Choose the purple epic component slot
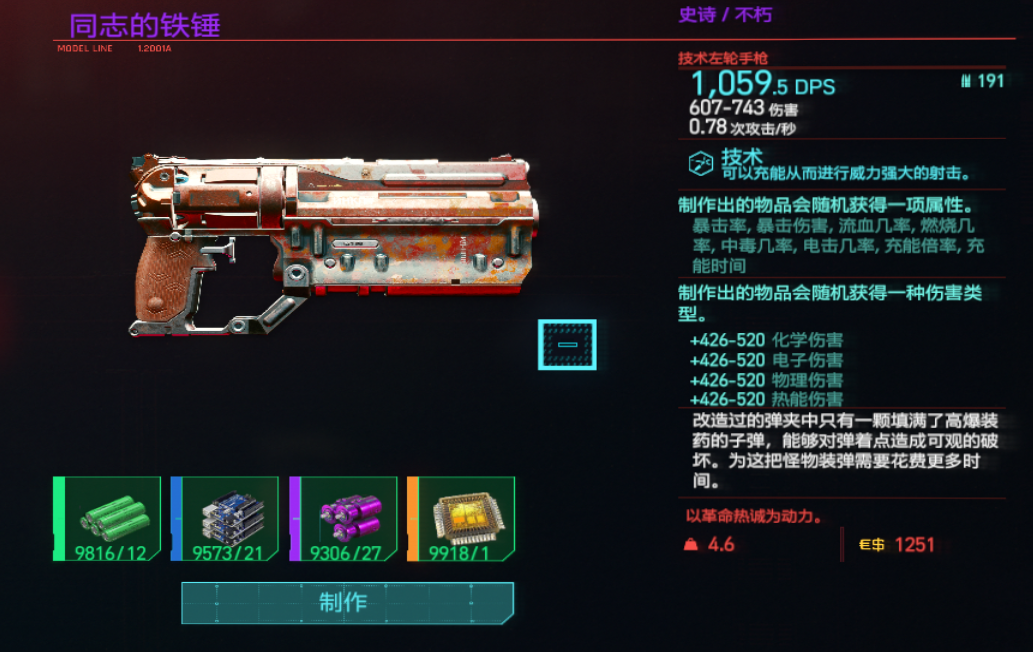The width and height of the screenshot is (1033, 652). point(344,518)
